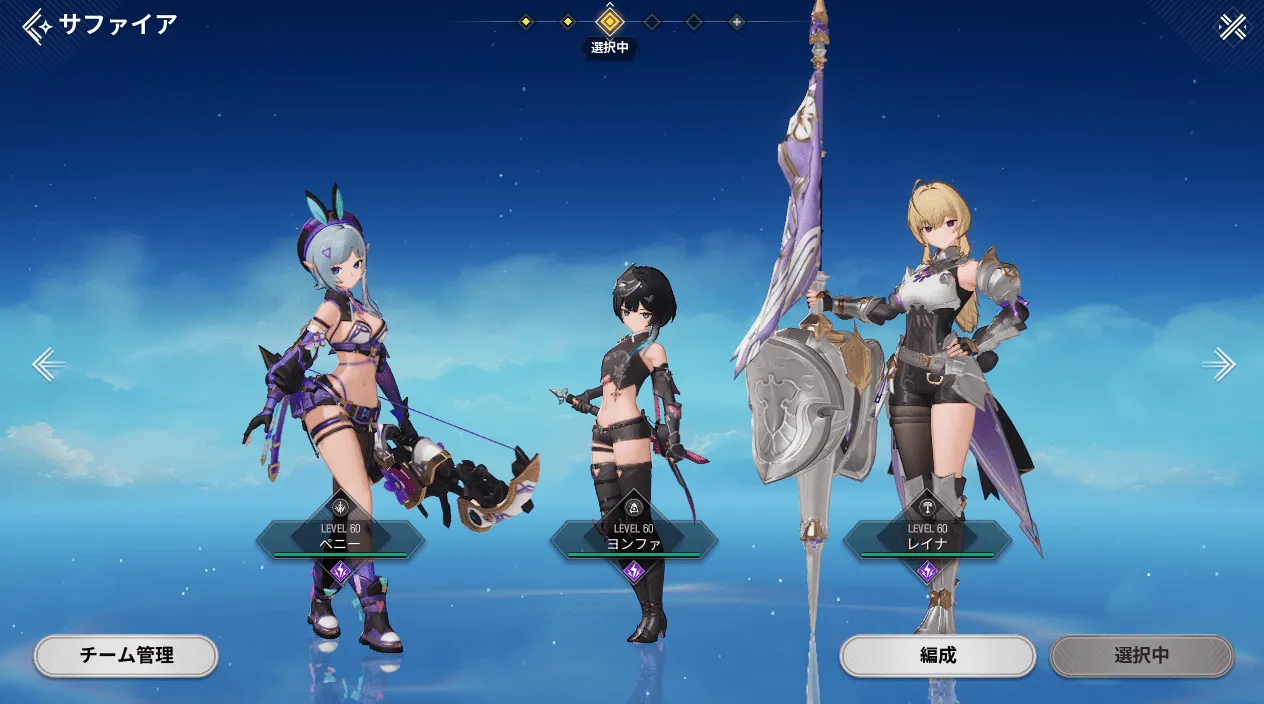Click the 編成 formation button

coord(937,656)
